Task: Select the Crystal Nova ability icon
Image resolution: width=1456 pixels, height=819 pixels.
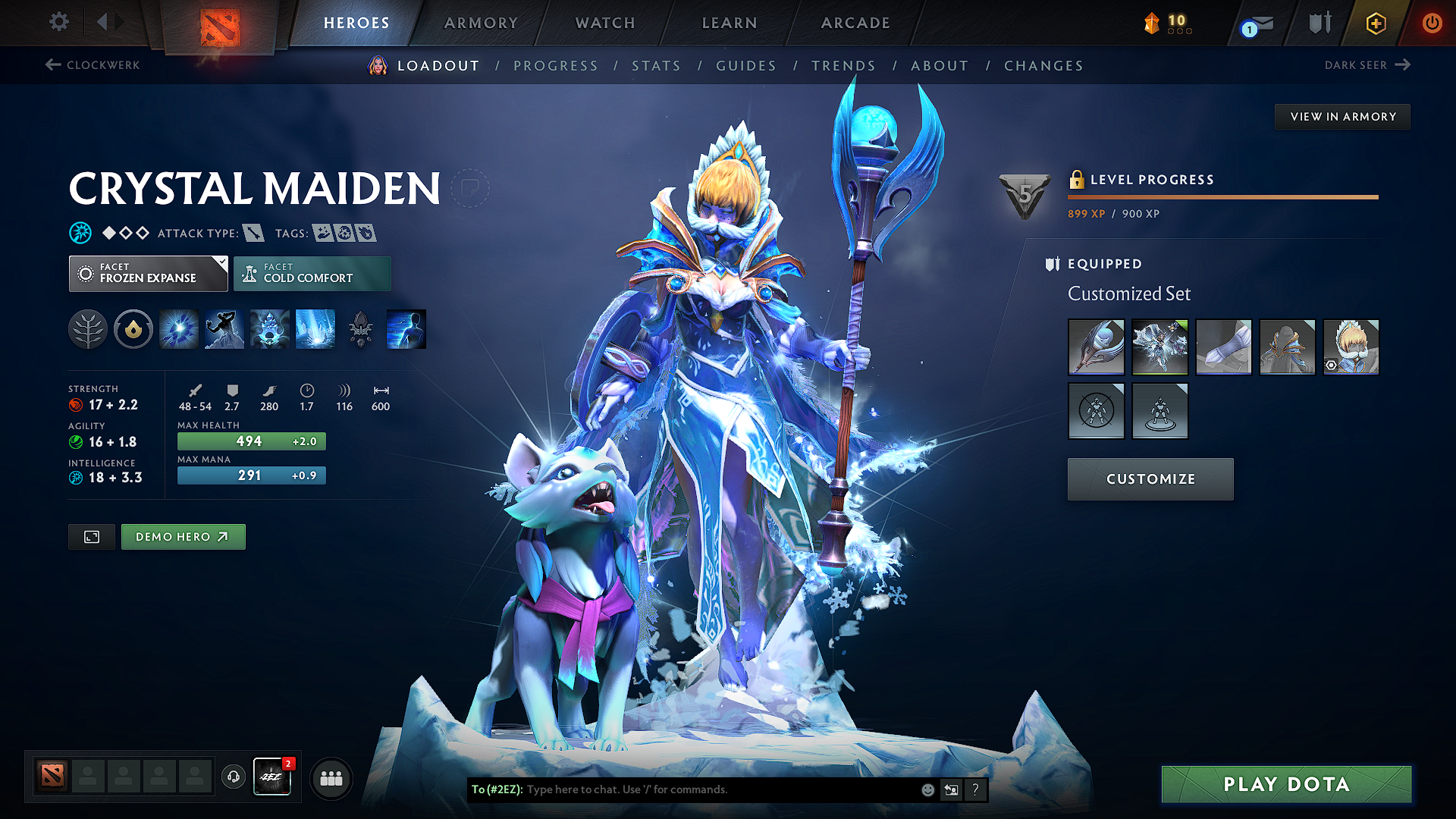Action: (178, 328)
